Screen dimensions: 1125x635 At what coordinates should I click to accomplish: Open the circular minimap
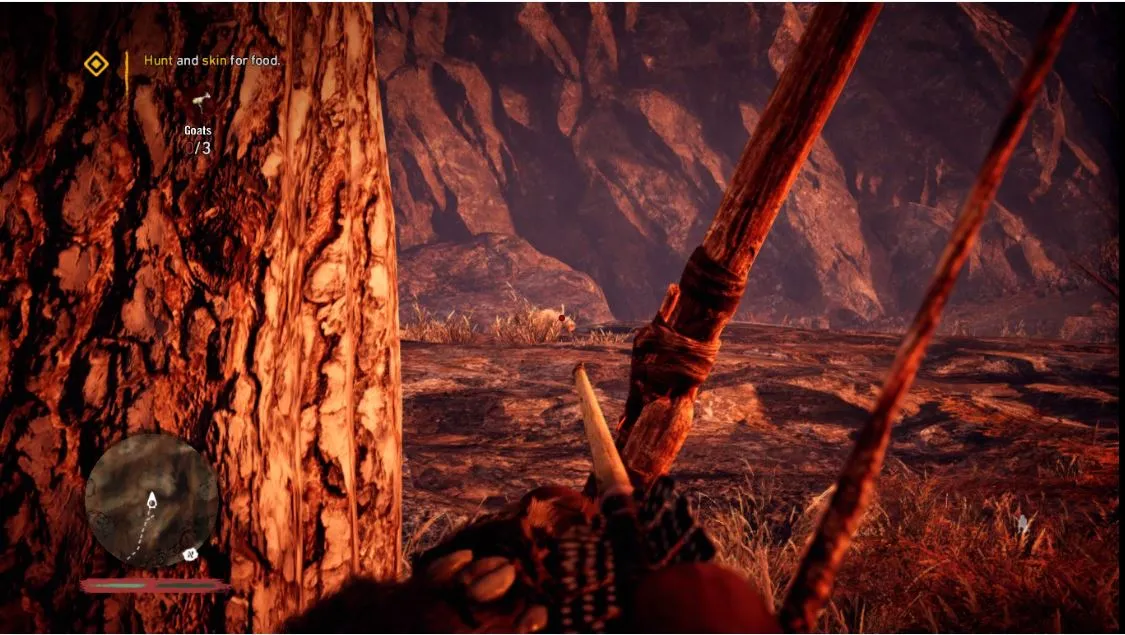(151, 500)
